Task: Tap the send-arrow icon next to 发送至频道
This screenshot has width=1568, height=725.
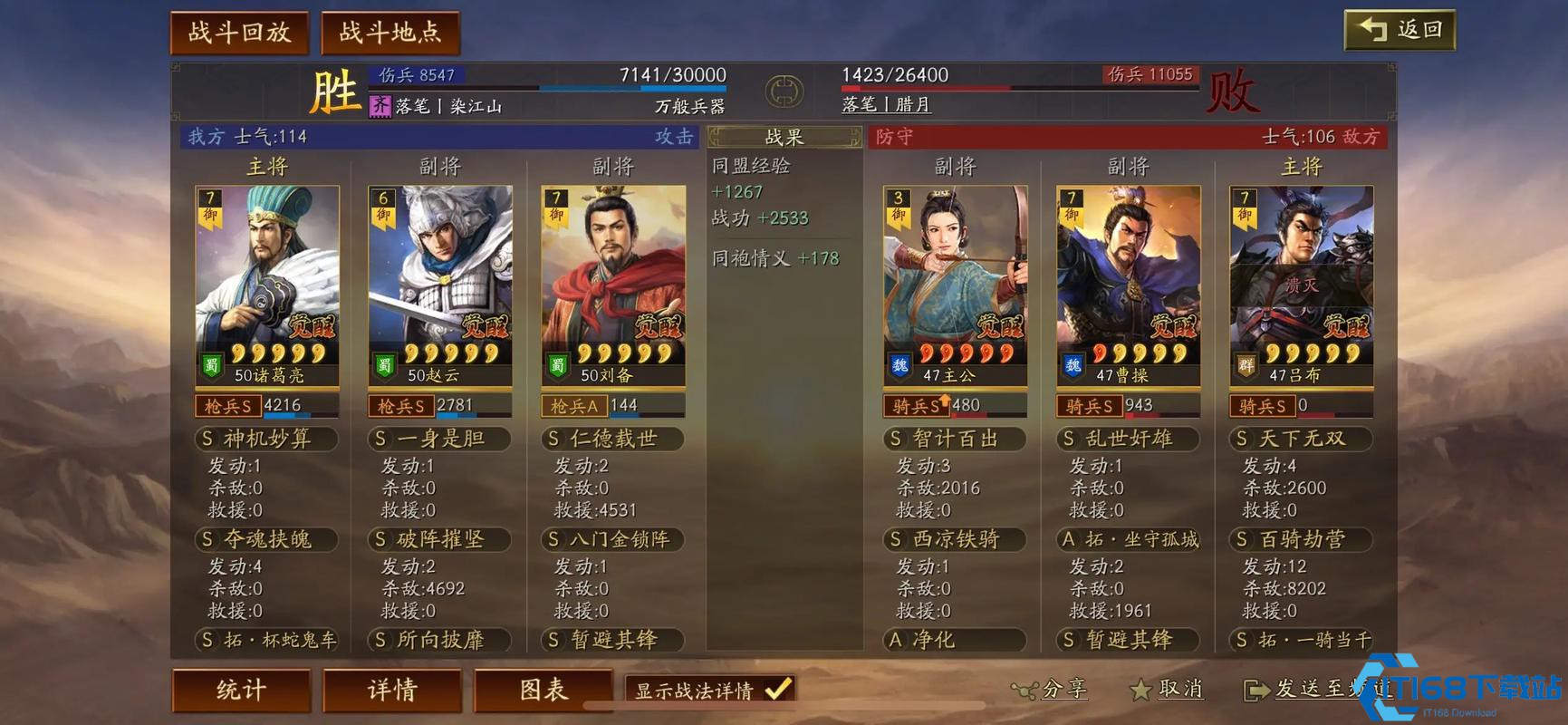Action: (1256, 690)
